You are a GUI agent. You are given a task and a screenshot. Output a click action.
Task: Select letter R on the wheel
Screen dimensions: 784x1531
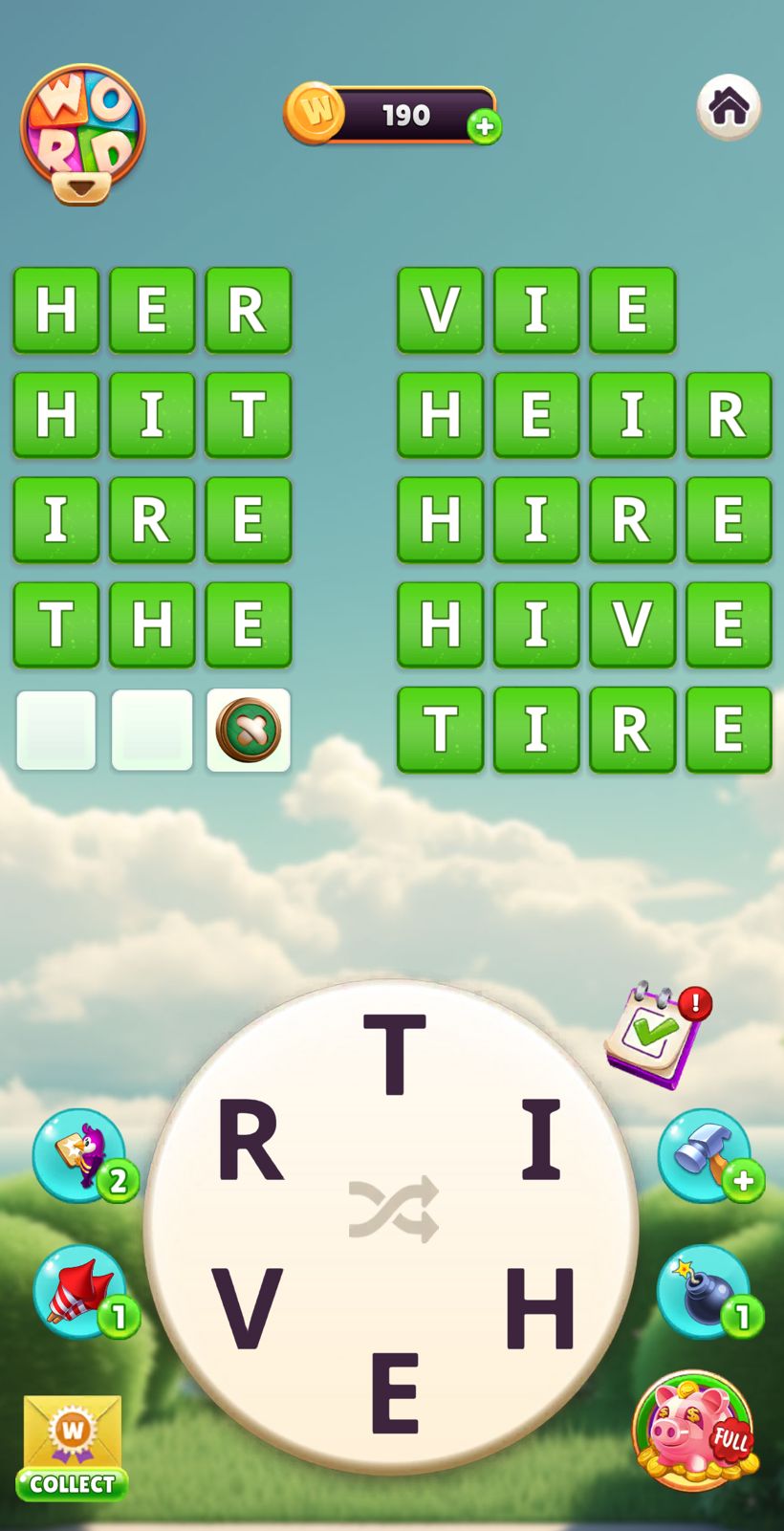coord(250,1140)
